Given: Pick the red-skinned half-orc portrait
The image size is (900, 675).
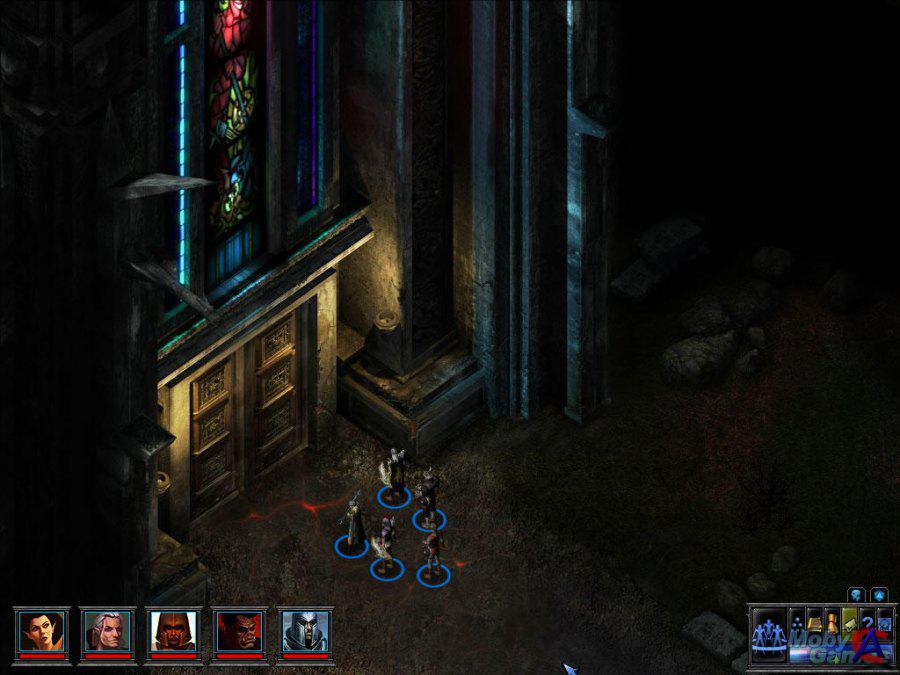Looking at the screenshot, I should coord(239,631).
